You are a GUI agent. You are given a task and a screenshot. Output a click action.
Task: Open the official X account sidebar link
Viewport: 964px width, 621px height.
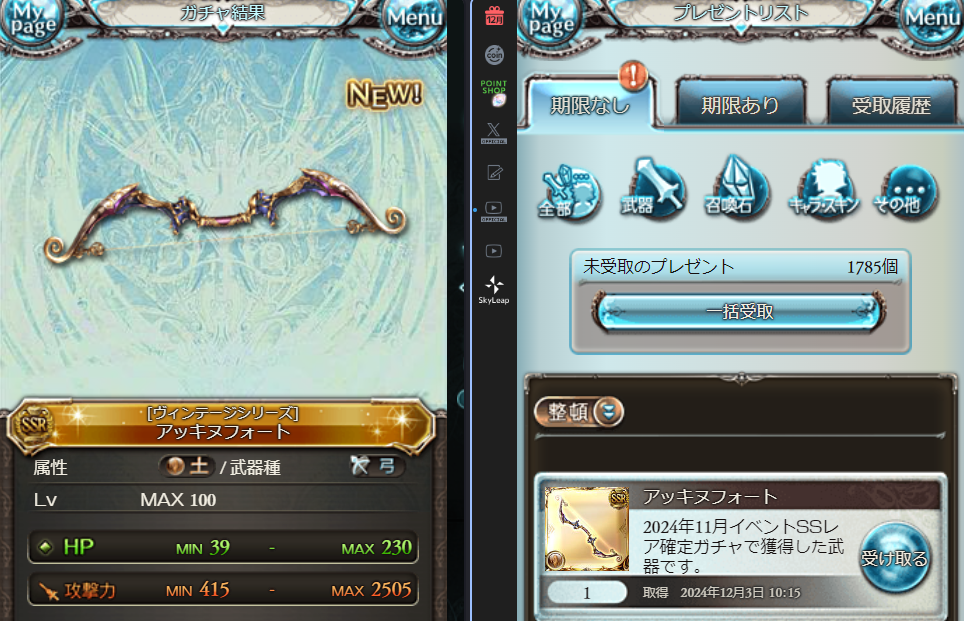(494, 131)
